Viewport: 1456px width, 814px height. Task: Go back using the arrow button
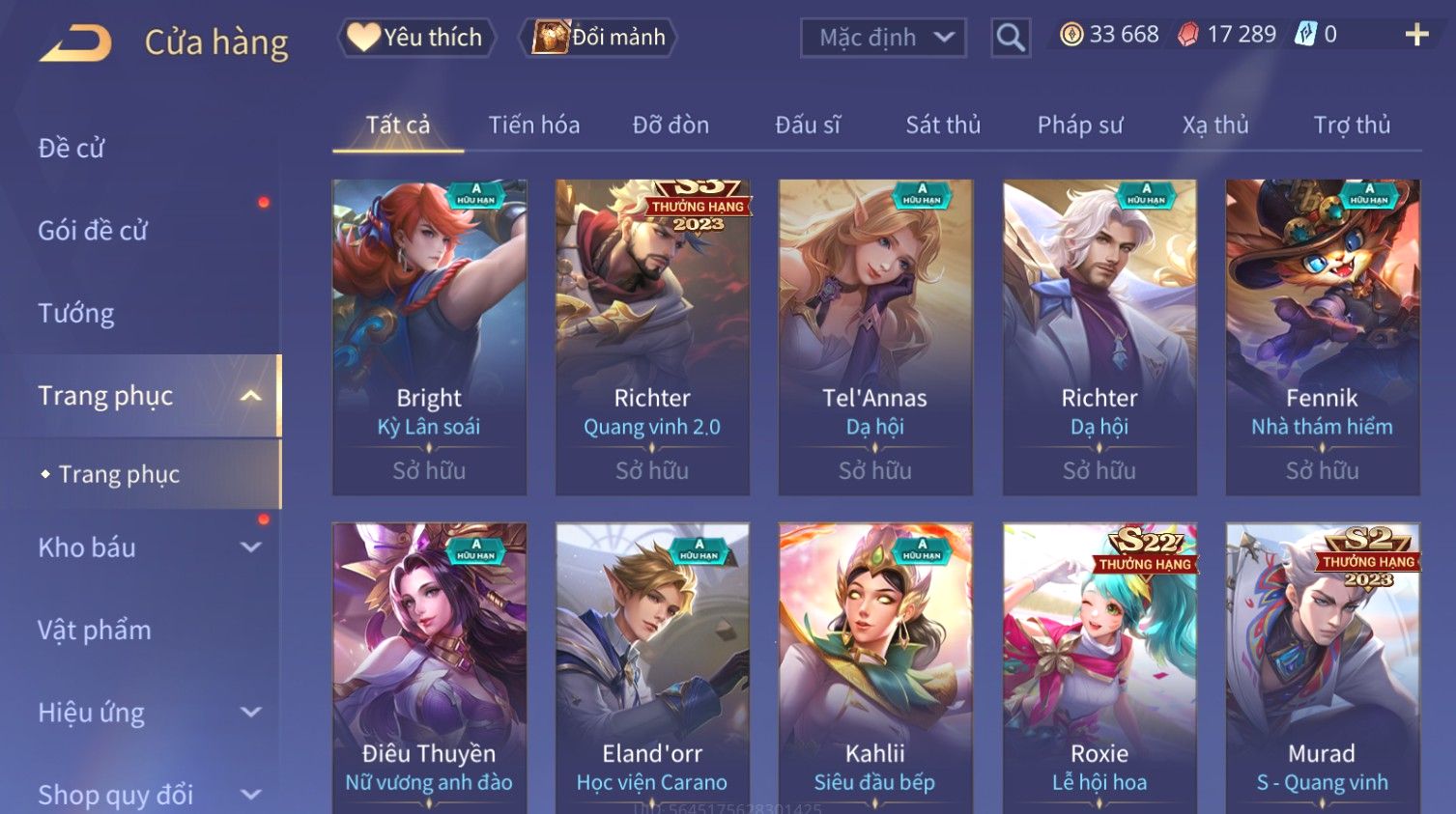[75, 42]
